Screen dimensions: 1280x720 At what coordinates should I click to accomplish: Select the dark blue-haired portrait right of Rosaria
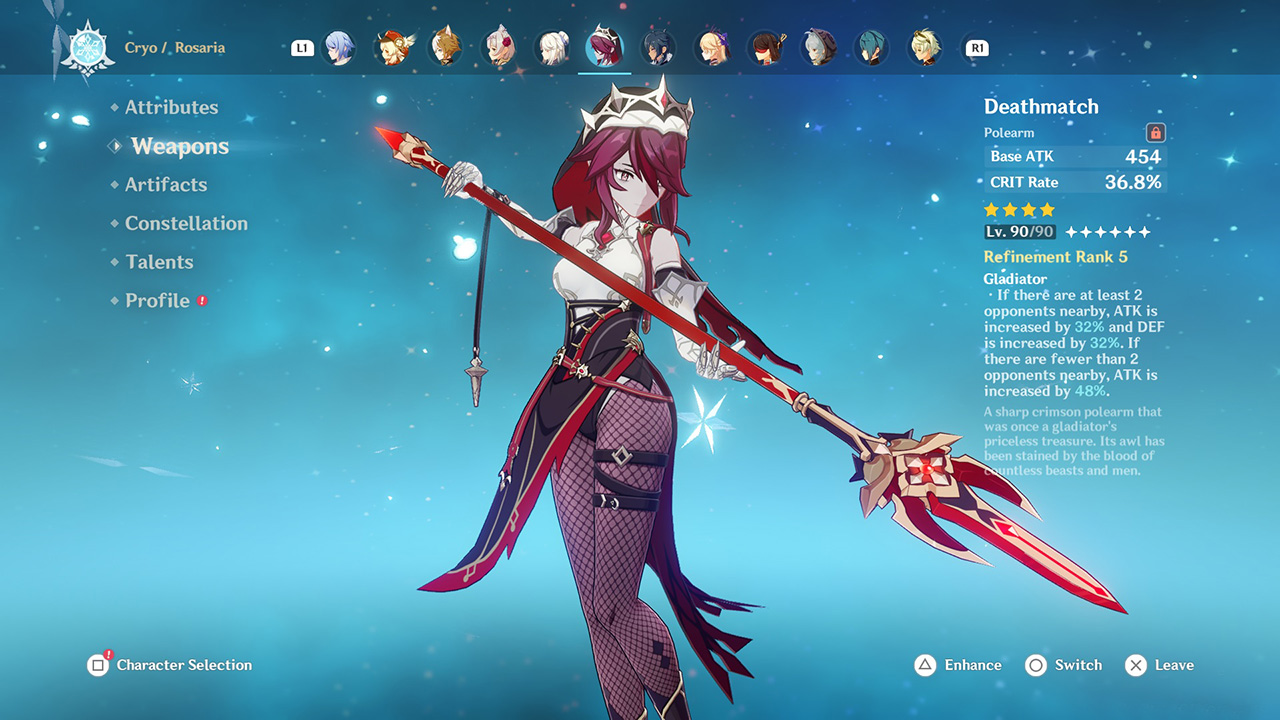(x=658, y=46)
